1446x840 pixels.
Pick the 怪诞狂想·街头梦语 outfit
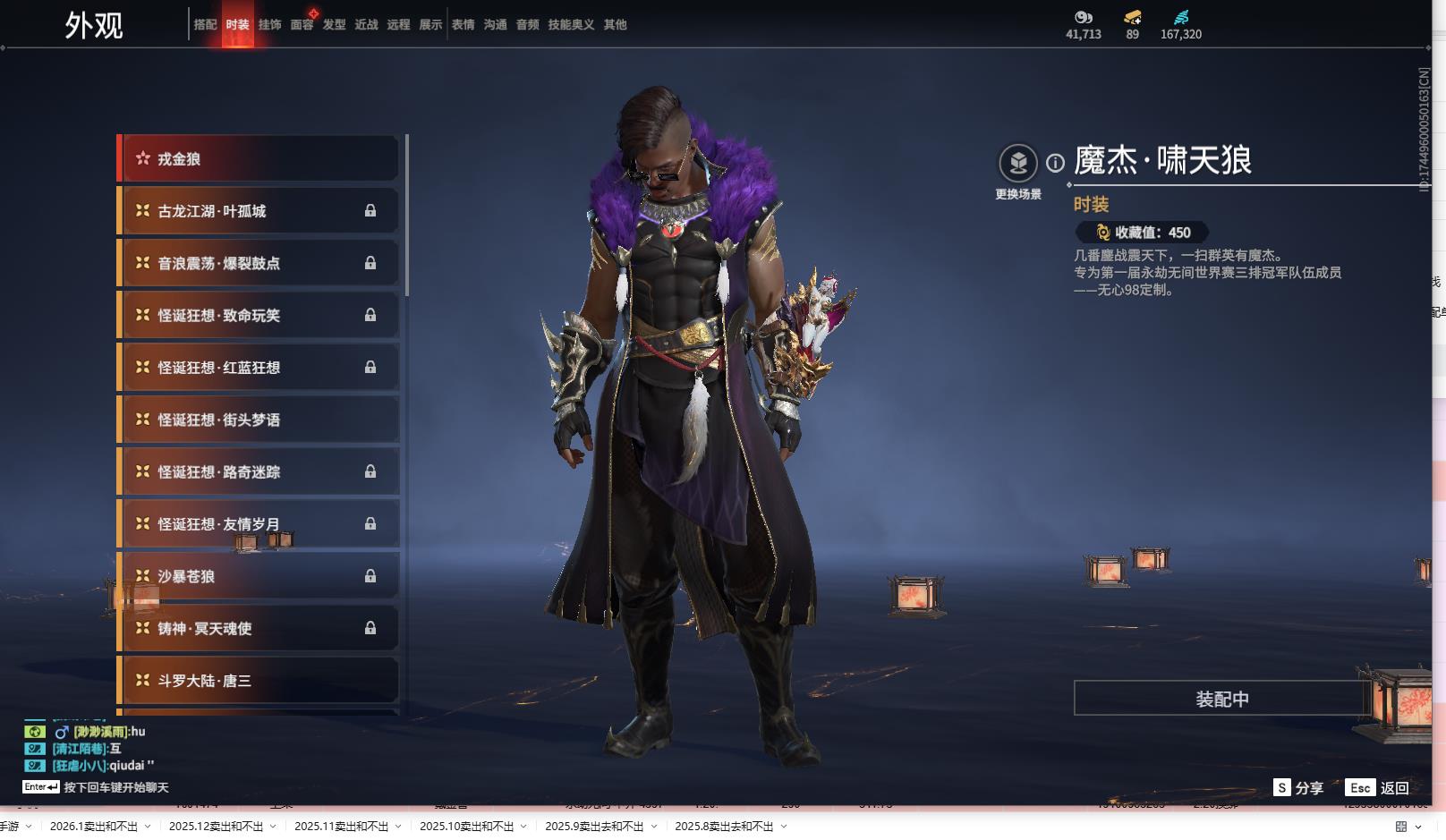[259, 420]
